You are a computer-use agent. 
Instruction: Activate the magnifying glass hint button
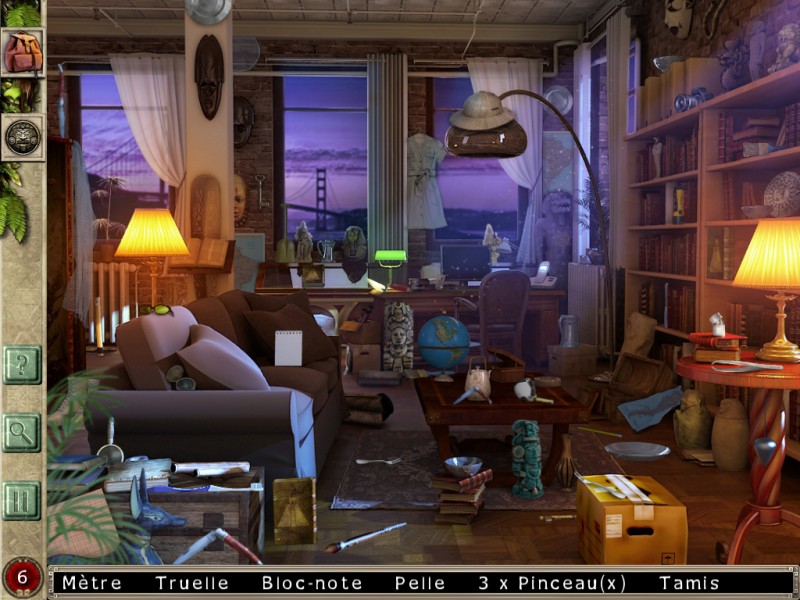(x=21, y=432)
